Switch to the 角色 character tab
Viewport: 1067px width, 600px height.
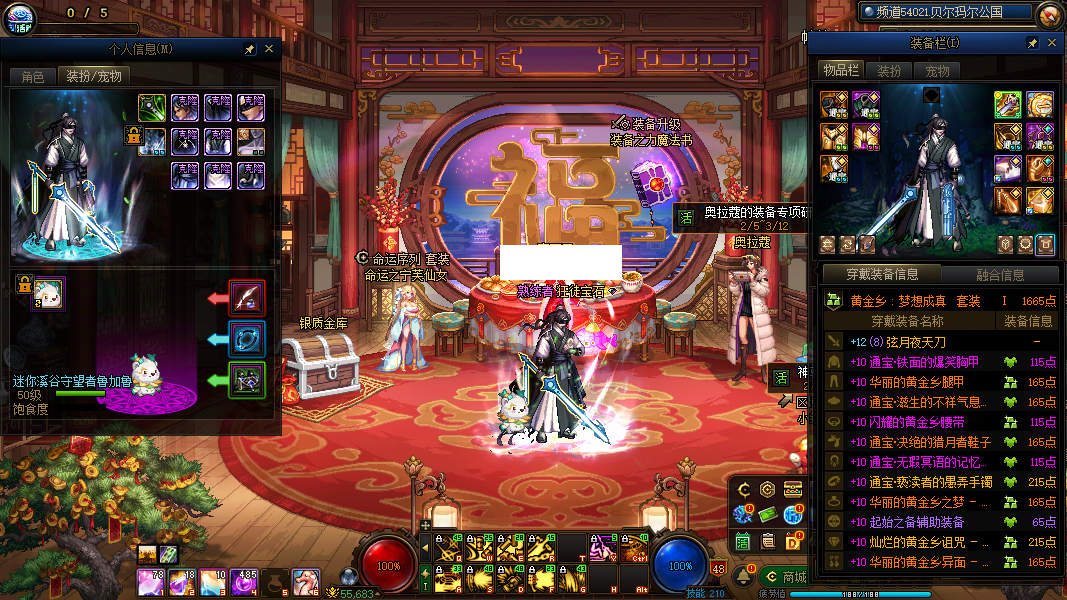coord(33,76)
